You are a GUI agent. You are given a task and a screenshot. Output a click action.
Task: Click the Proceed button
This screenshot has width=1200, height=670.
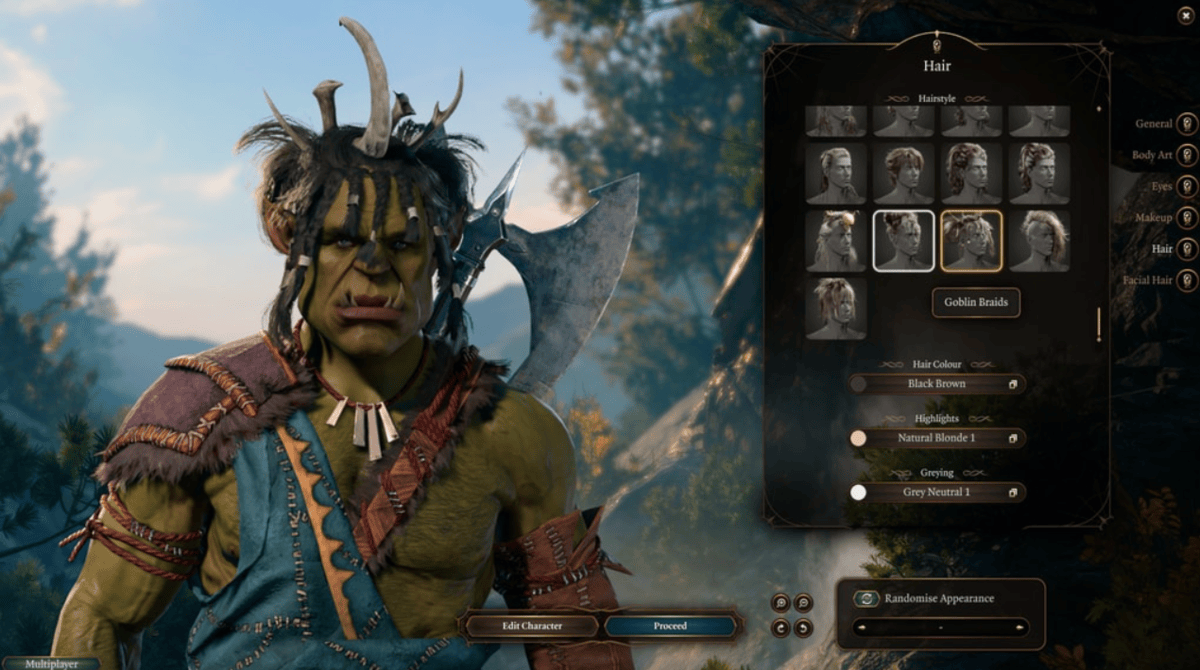click(670, 626)
